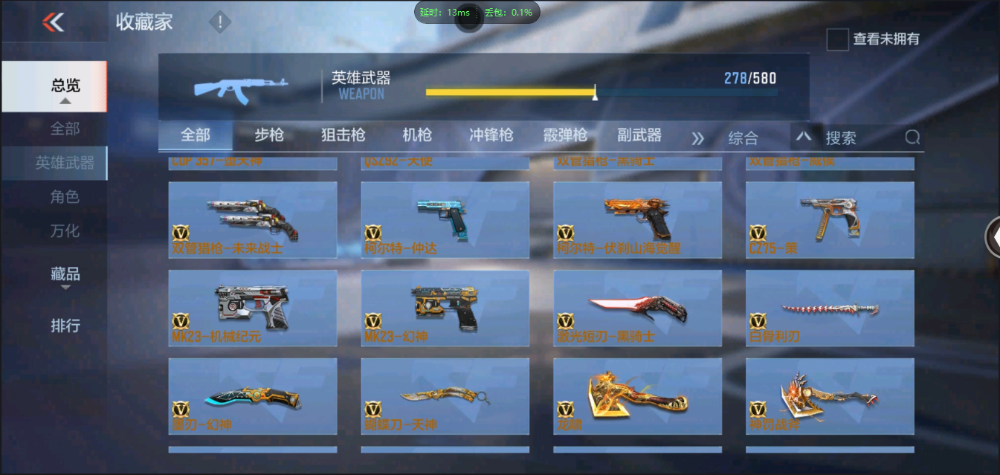Image resolution: width=1000 pixels, height=475 pixels.
Task: Show more weapon tabs with double arrow
Action: 698,138
